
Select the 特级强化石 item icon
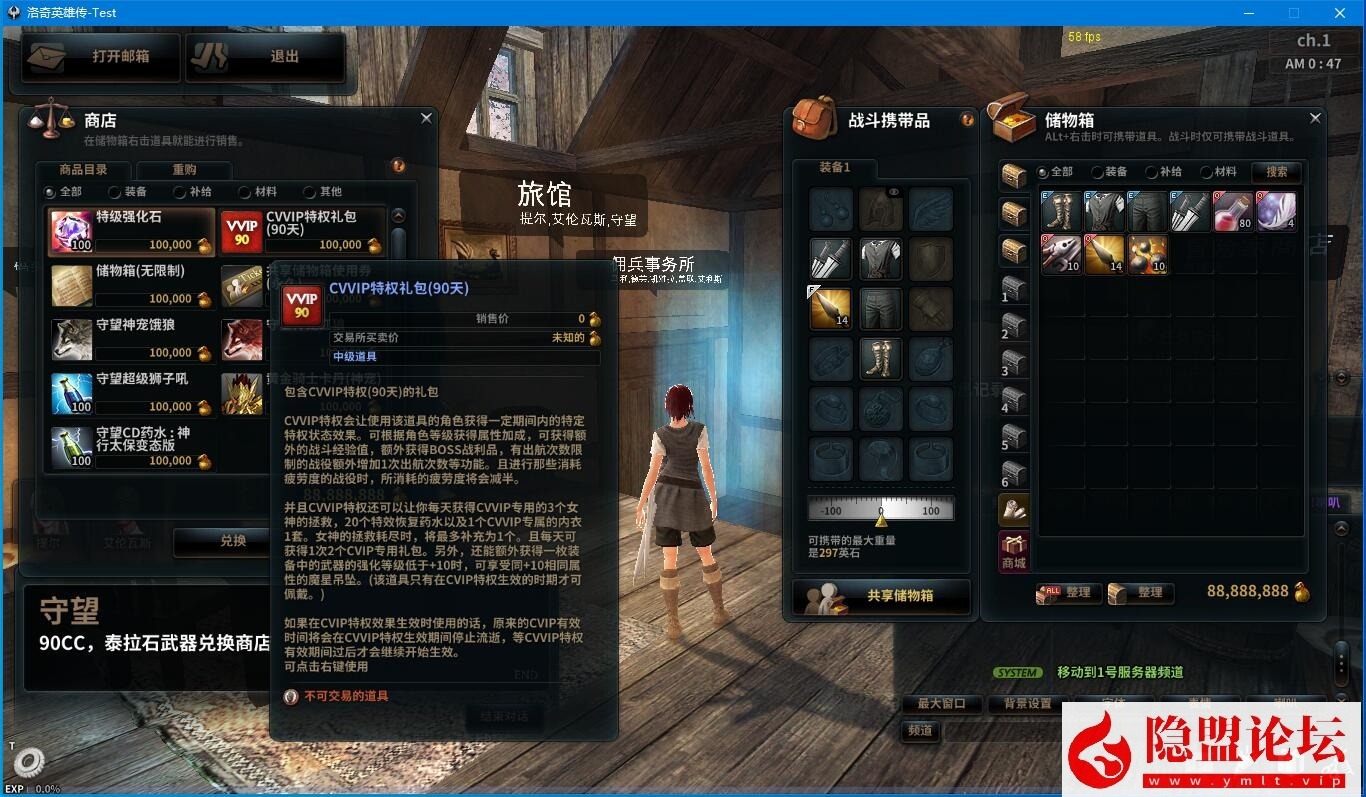(70, 229)
